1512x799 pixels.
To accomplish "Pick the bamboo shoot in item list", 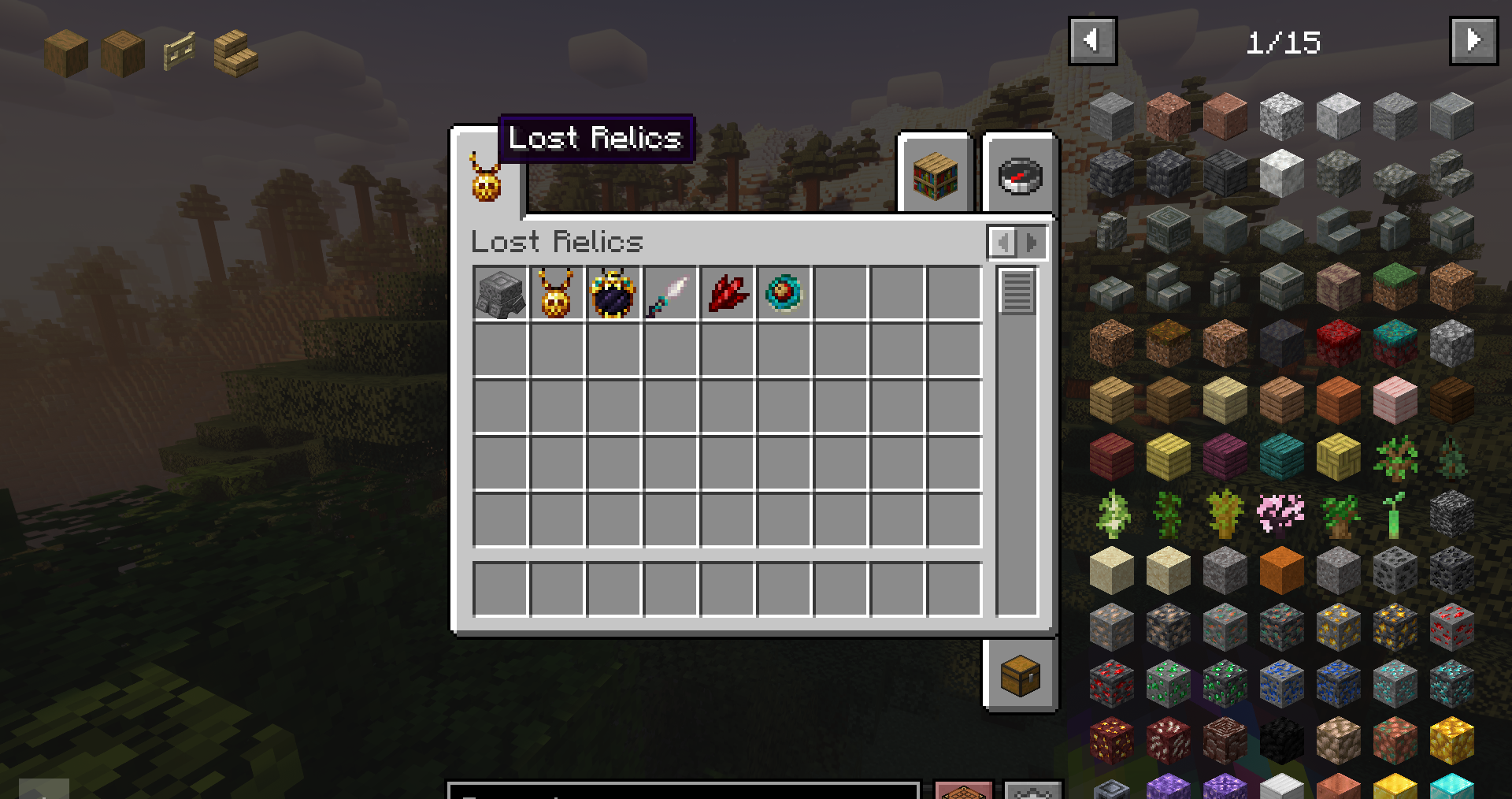I will click(1395, 513).
